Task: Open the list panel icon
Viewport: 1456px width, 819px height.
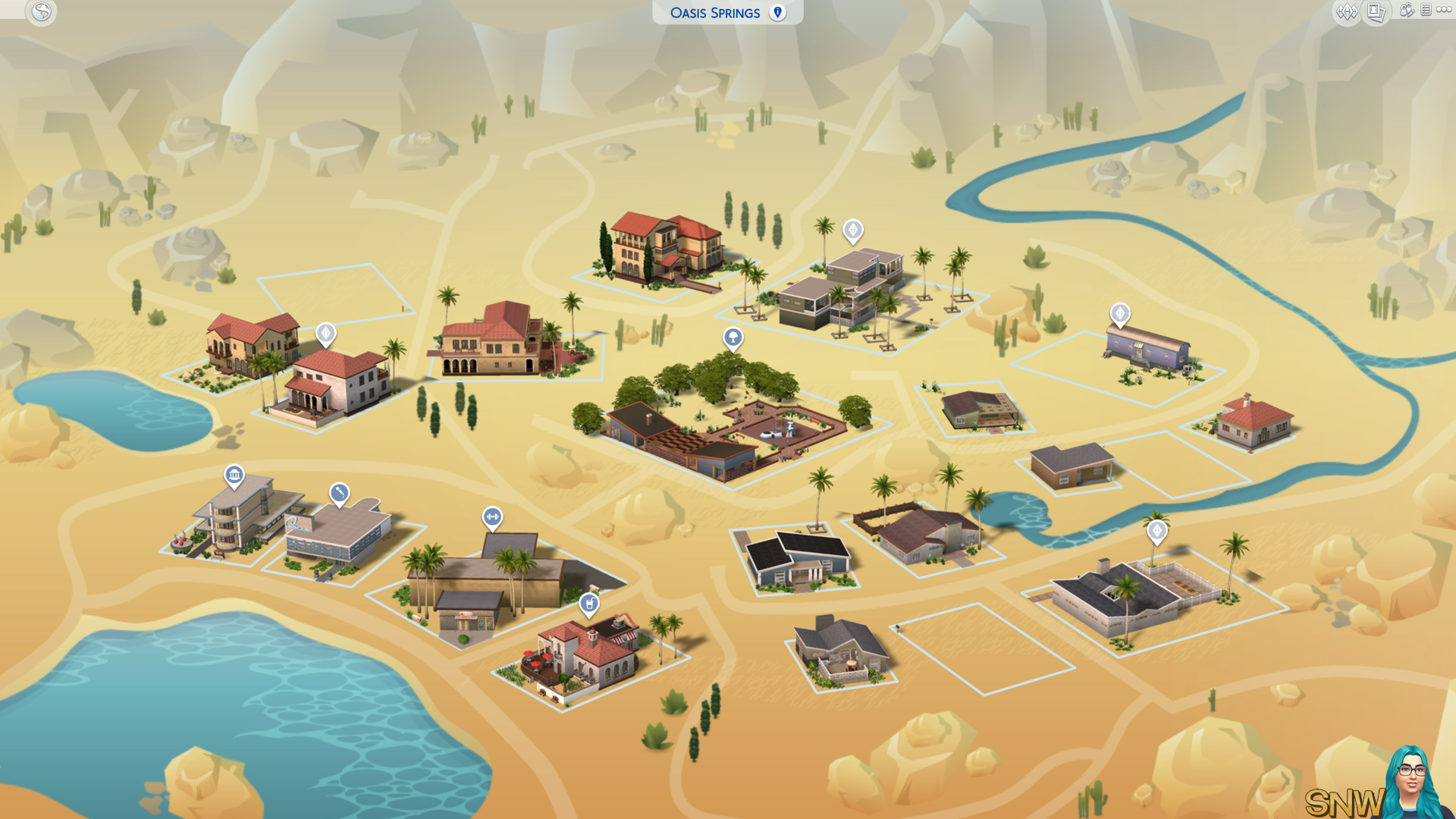Action: click(1426, 11)
